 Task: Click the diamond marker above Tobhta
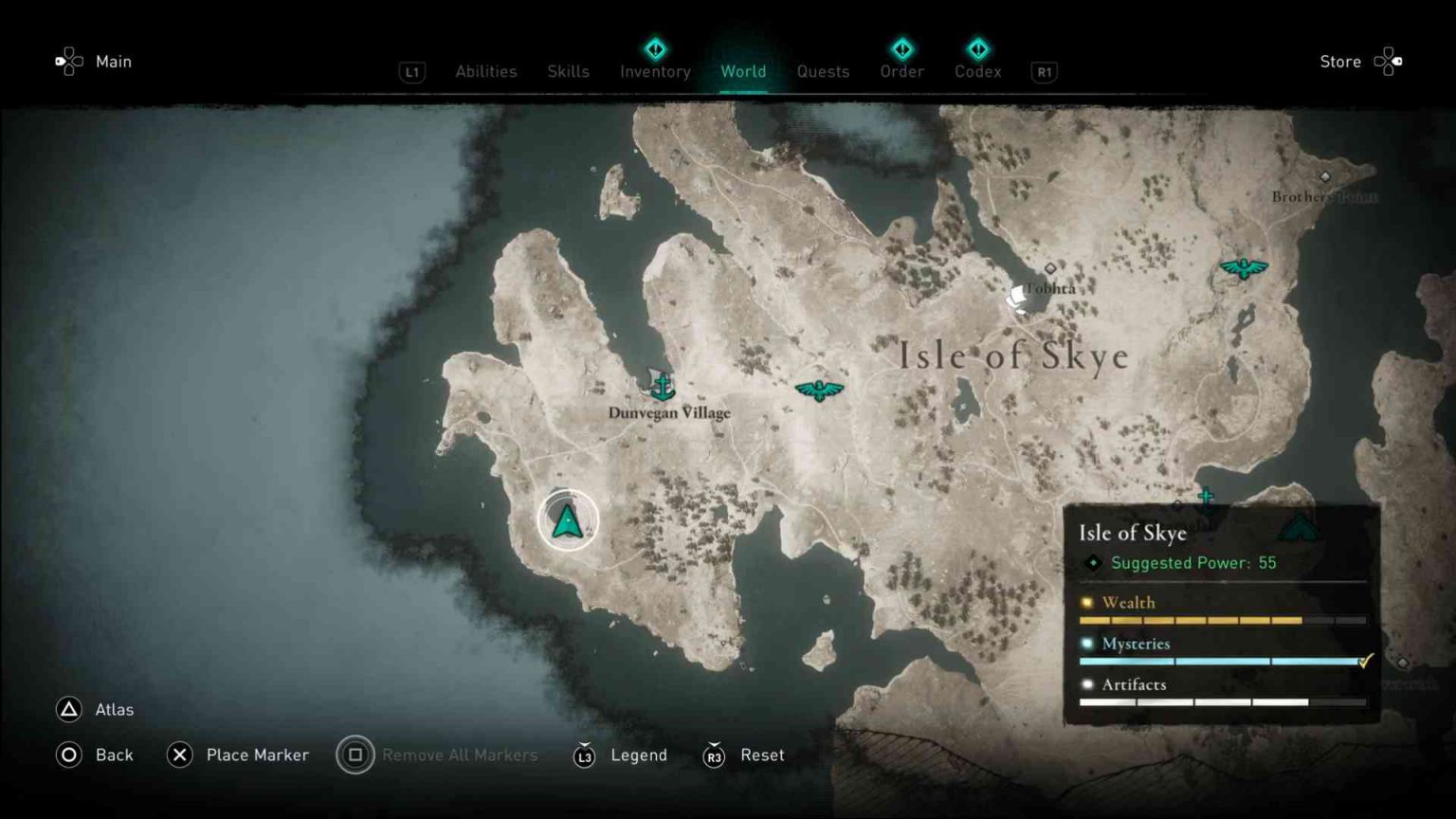click(1049, 268)
